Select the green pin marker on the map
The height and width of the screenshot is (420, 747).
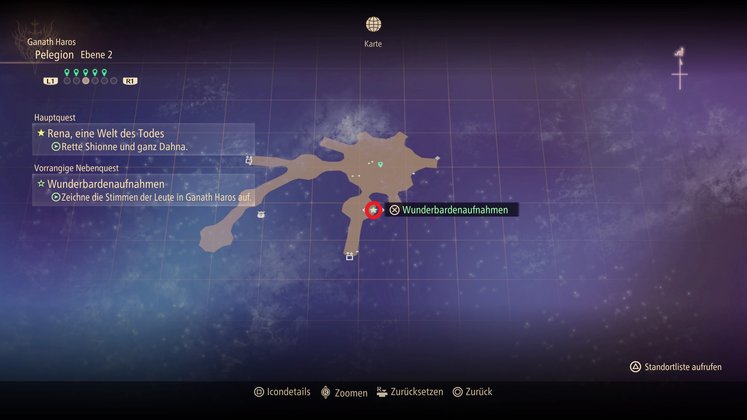tap(380, 164)
